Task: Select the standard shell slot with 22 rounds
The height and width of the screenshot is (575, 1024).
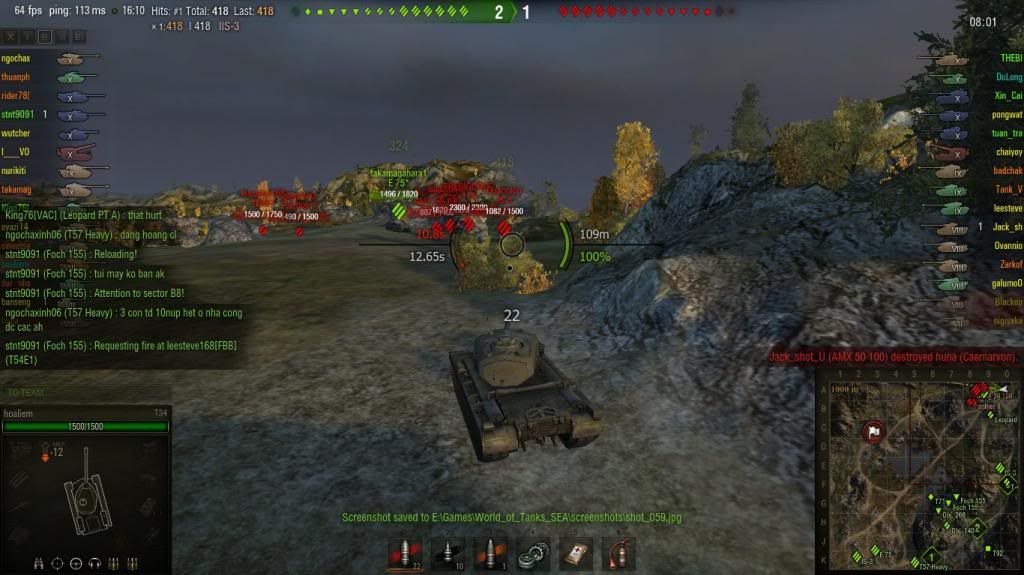Action: click(x=405, y=554)
